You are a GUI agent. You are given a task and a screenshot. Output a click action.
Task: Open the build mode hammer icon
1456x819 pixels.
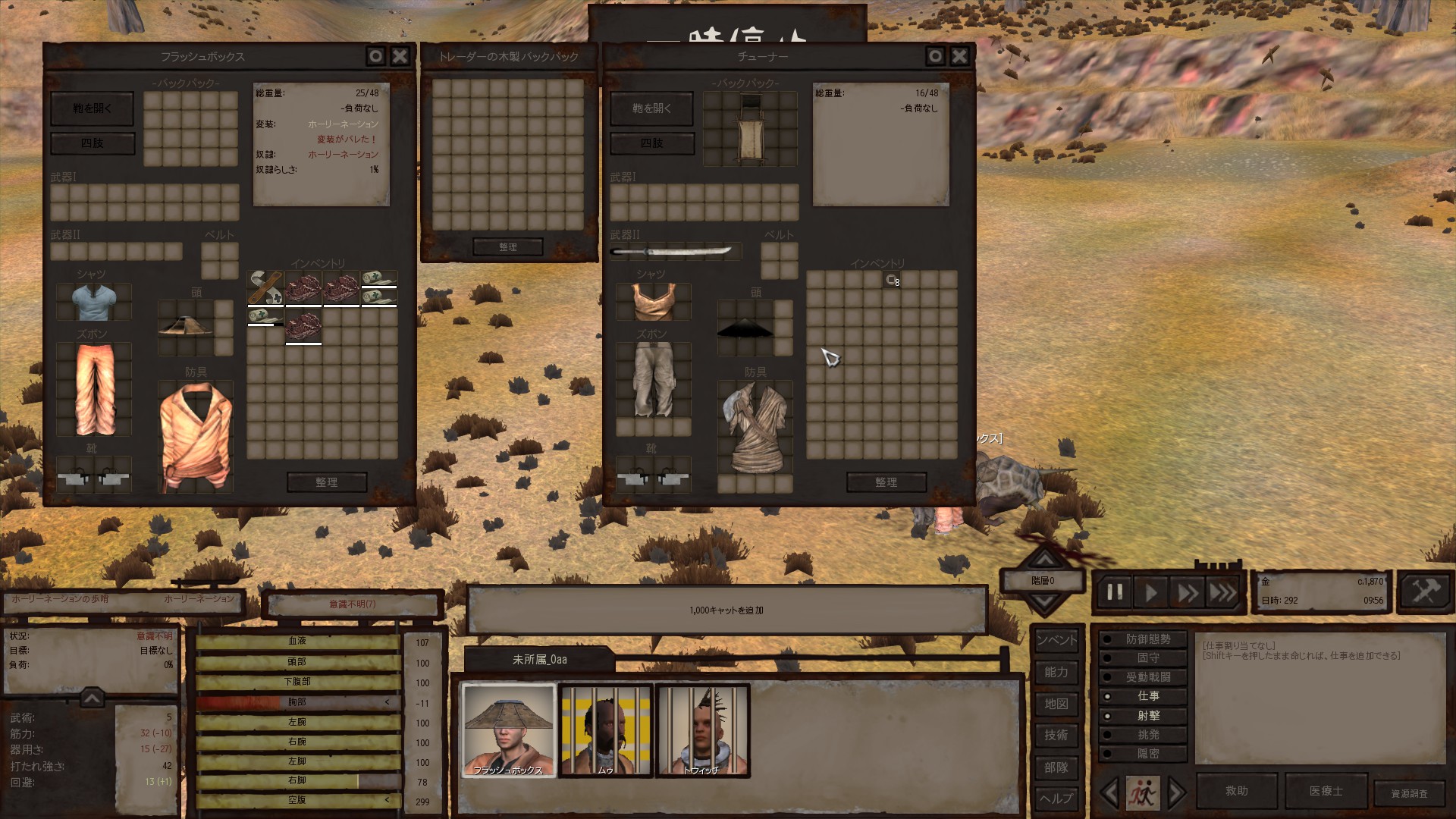(1424, 591)
